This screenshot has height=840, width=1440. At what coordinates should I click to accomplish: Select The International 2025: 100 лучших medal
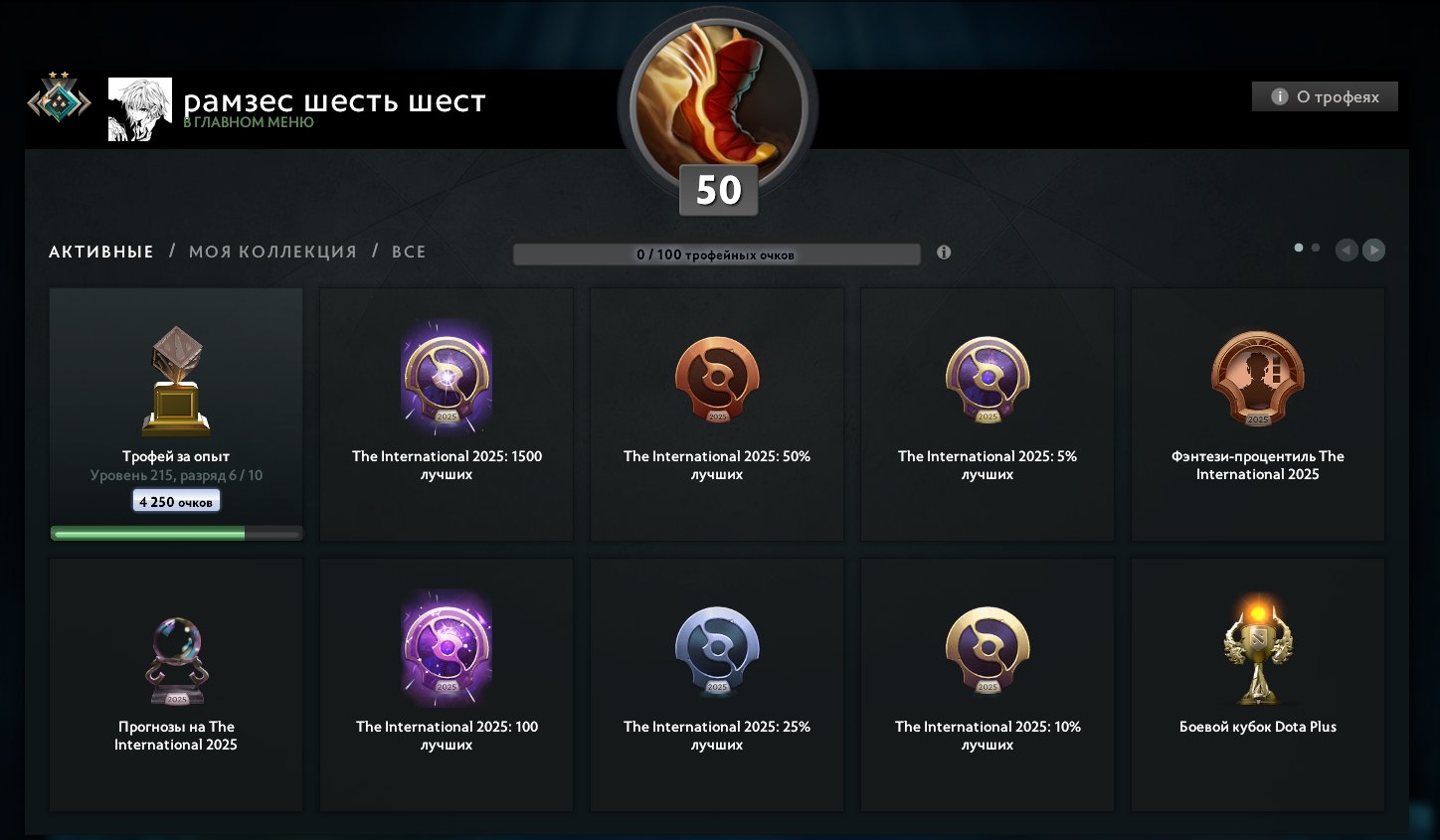(446, 651)
